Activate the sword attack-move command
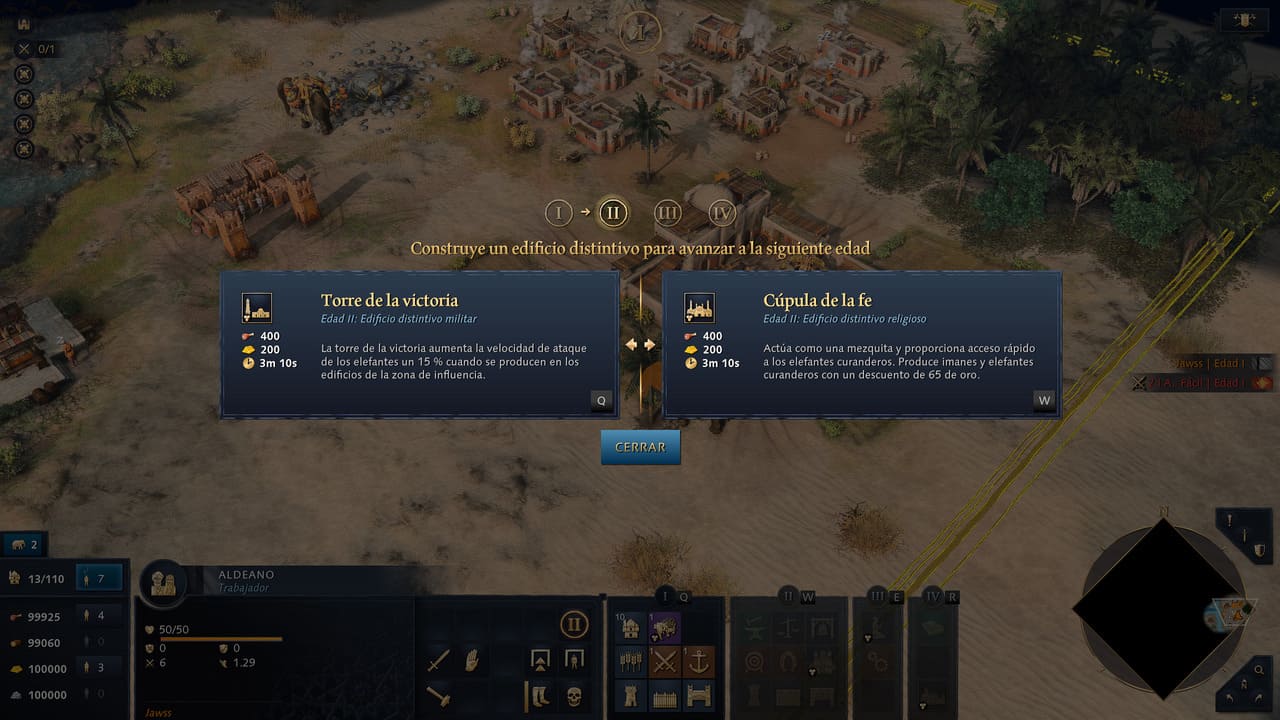 click(x=439, y=661)
